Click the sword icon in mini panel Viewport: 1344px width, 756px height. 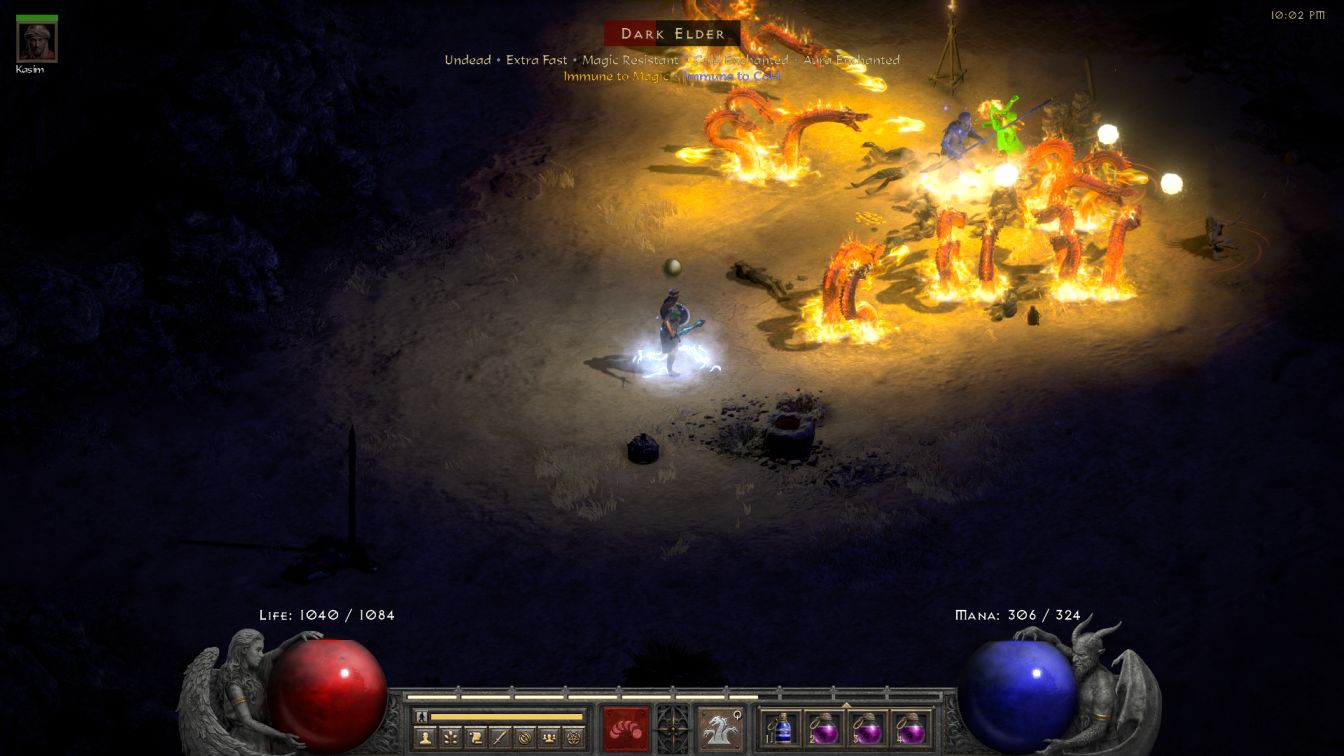click(x=499, y=738)
